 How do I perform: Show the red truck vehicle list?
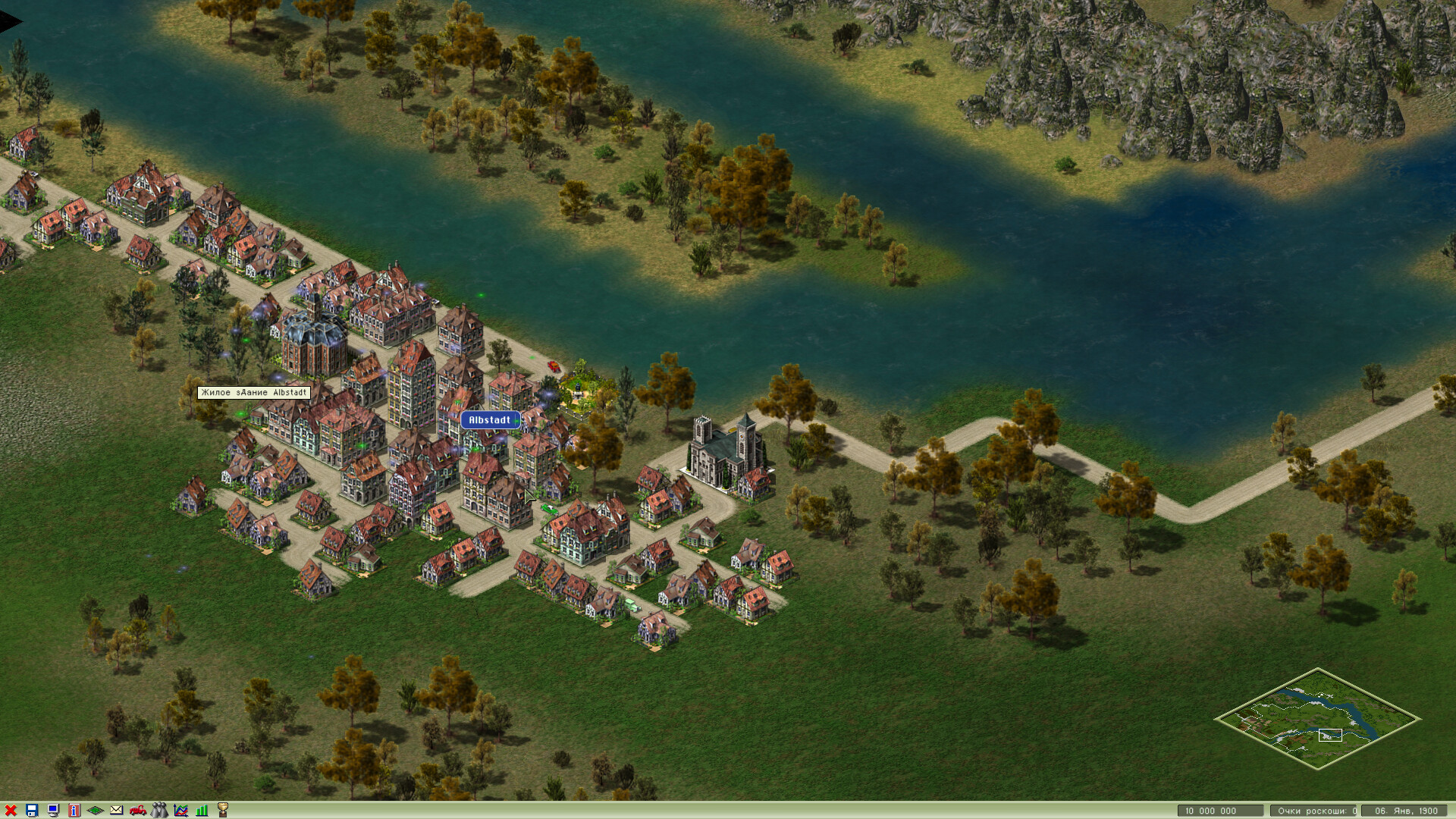tap(138, 811)
